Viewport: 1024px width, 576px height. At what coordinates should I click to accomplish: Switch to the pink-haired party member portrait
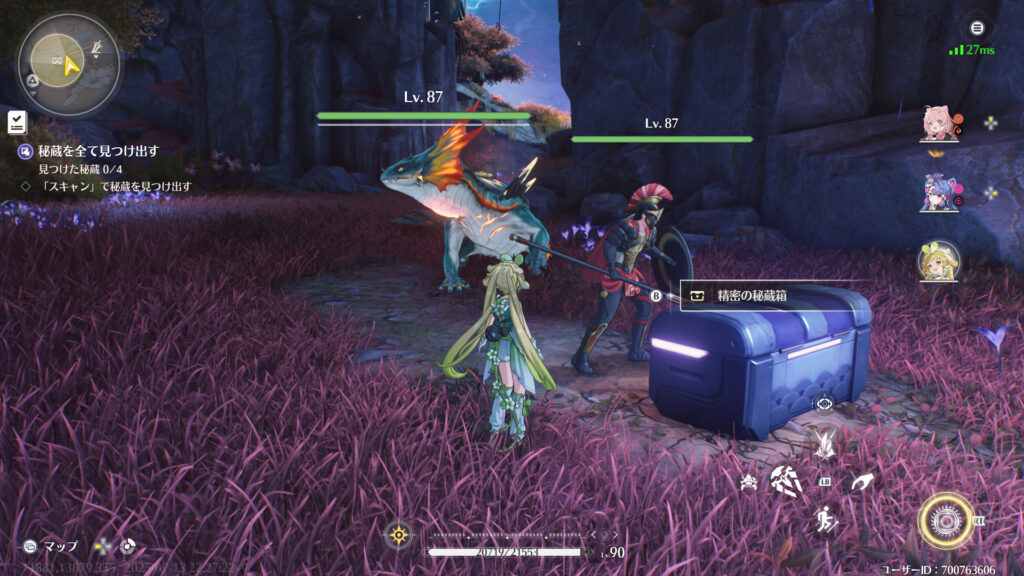point(938,124)
